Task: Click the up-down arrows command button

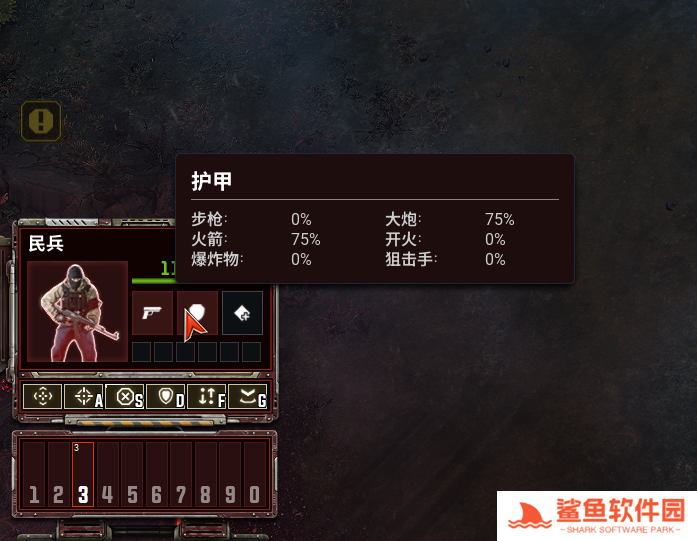Action: coord(207,397)
